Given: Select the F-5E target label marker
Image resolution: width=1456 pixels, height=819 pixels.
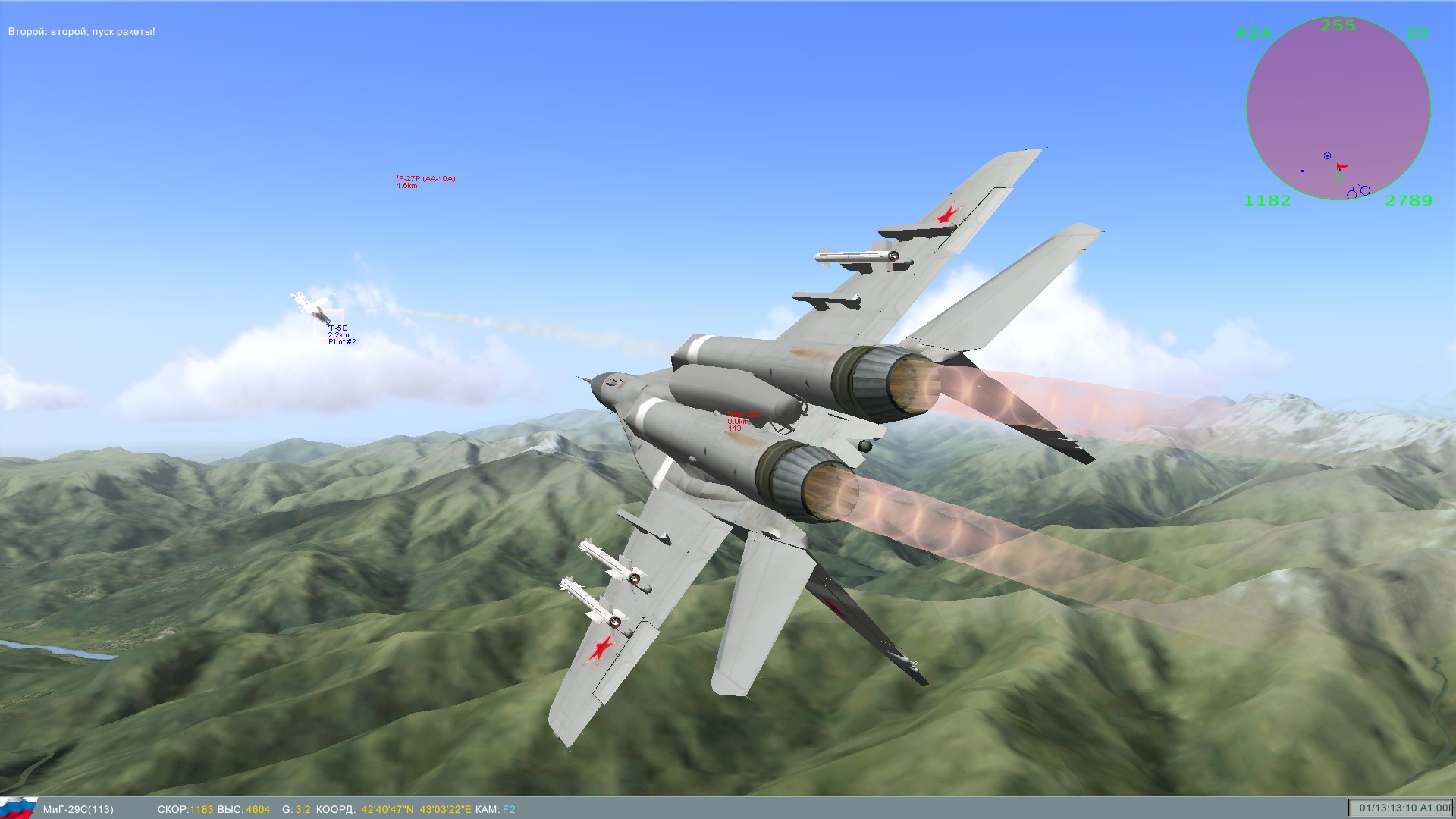Looking at the screenshot, I should (x=338, y=328).
